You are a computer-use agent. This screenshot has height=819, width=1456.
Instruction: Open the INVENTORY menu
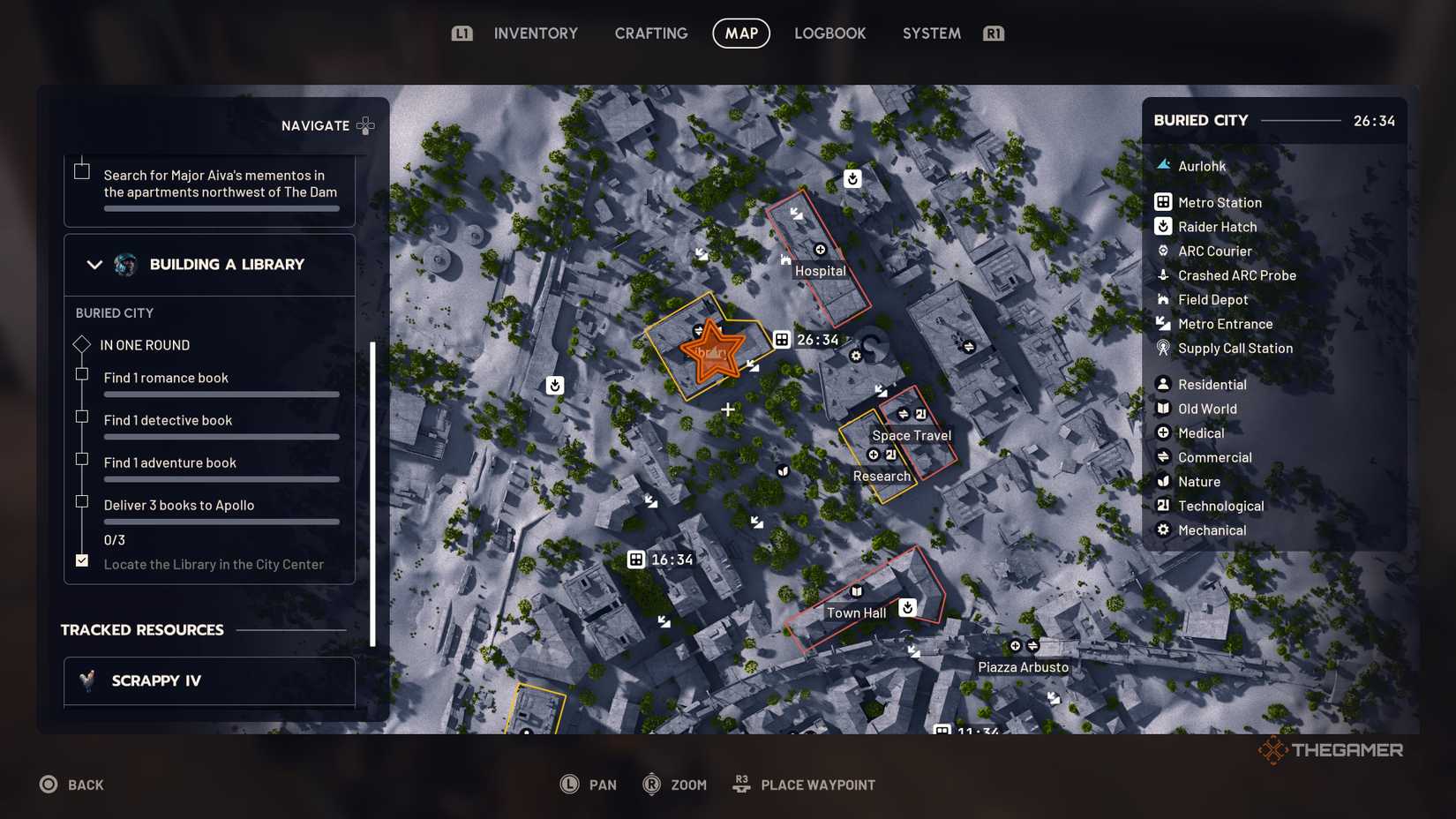[x=535, y=33]
